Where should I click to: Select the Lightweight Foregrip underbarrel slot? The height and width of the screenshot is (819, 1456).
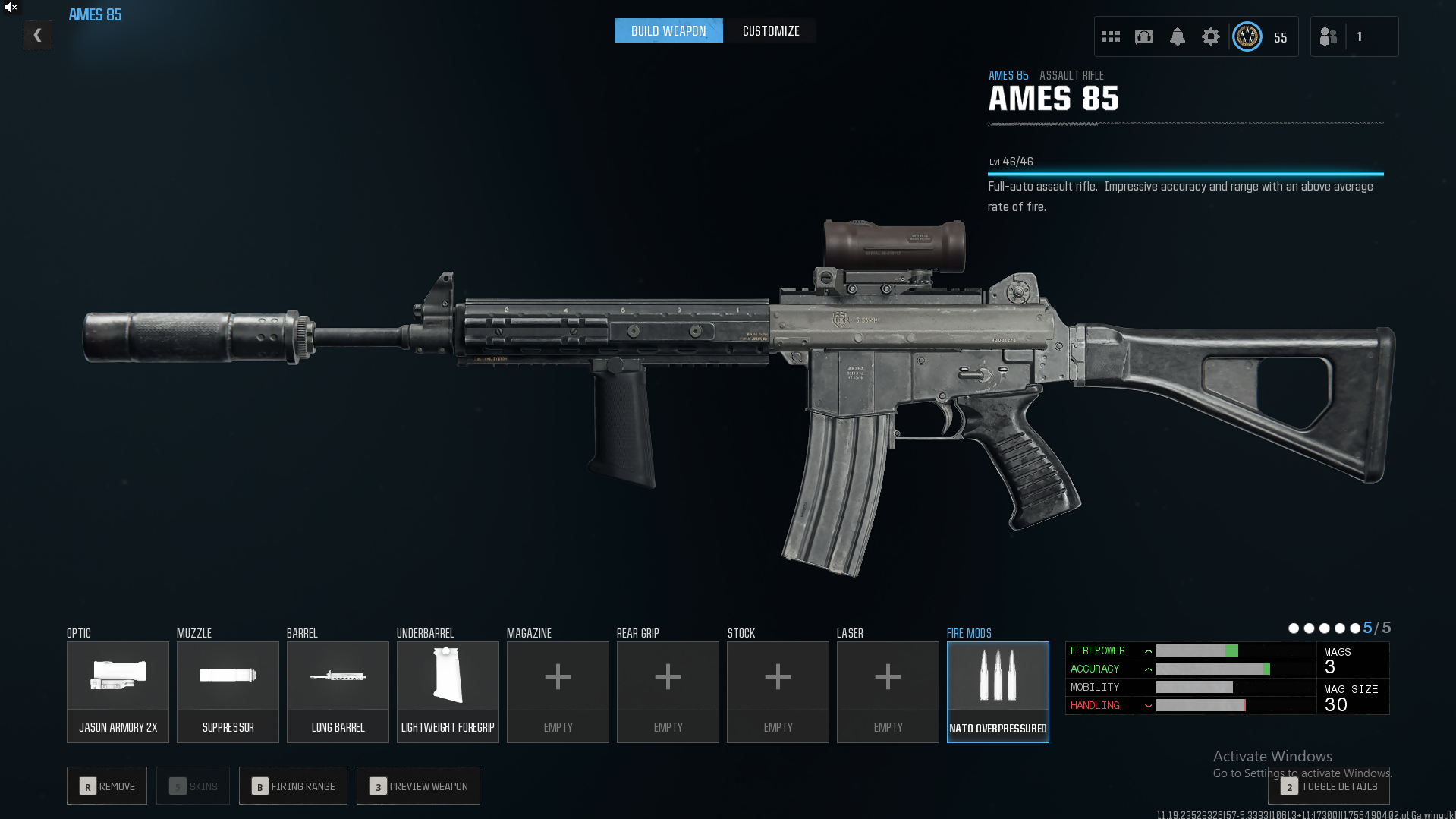click(448, 691)
